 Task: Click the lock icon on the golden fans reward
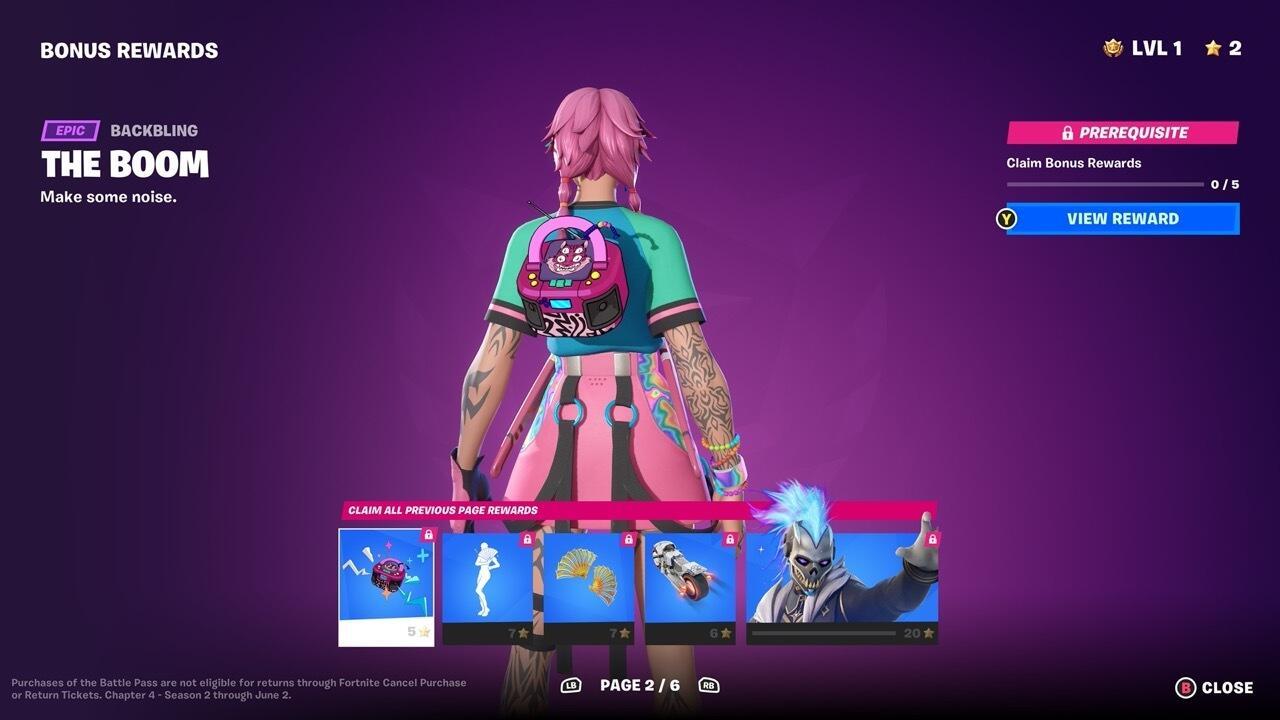pyautogui.click(x=628, y=540)
